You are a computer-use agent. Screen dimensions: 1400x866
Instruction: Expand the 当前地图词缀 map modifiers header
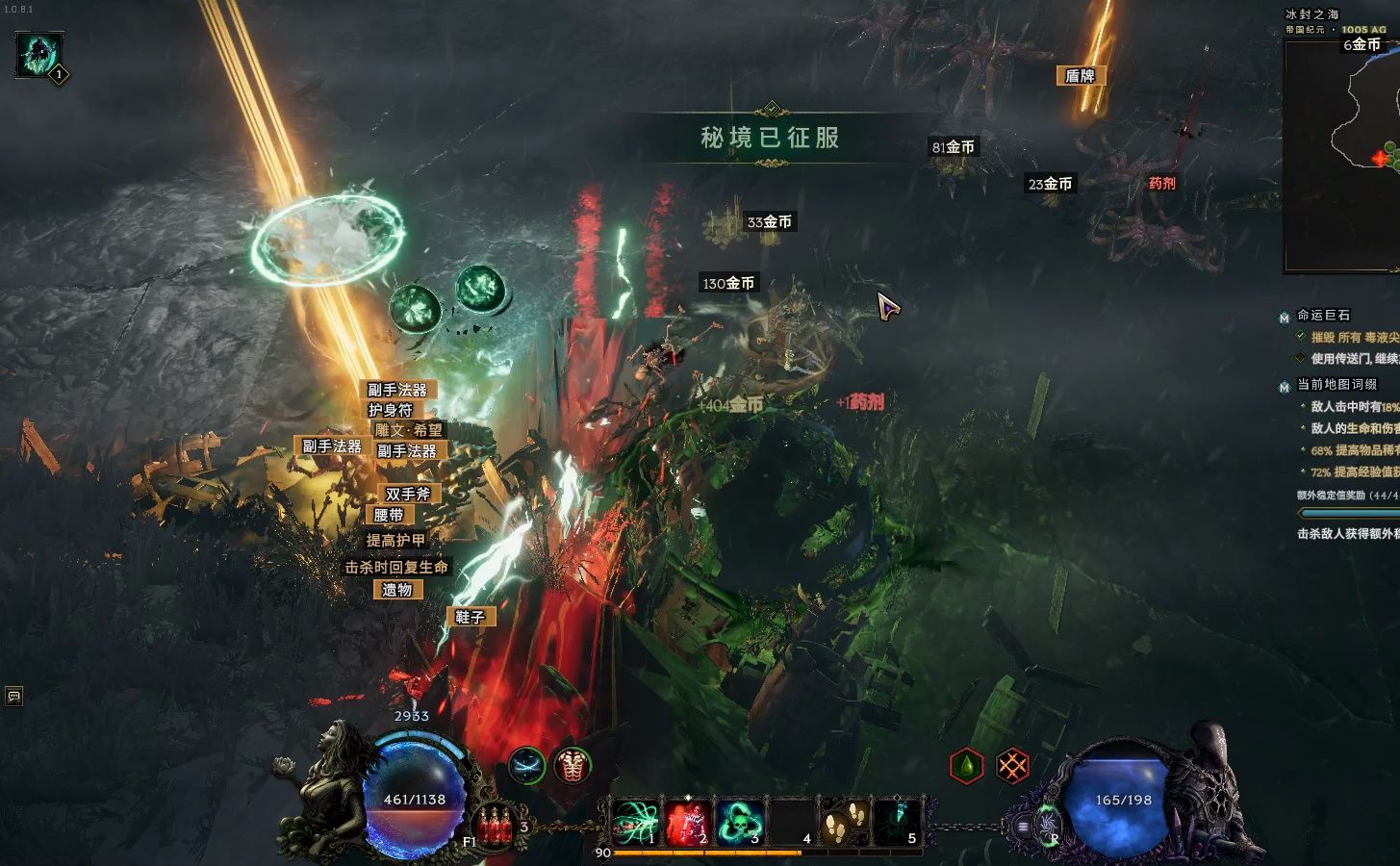1336,384
